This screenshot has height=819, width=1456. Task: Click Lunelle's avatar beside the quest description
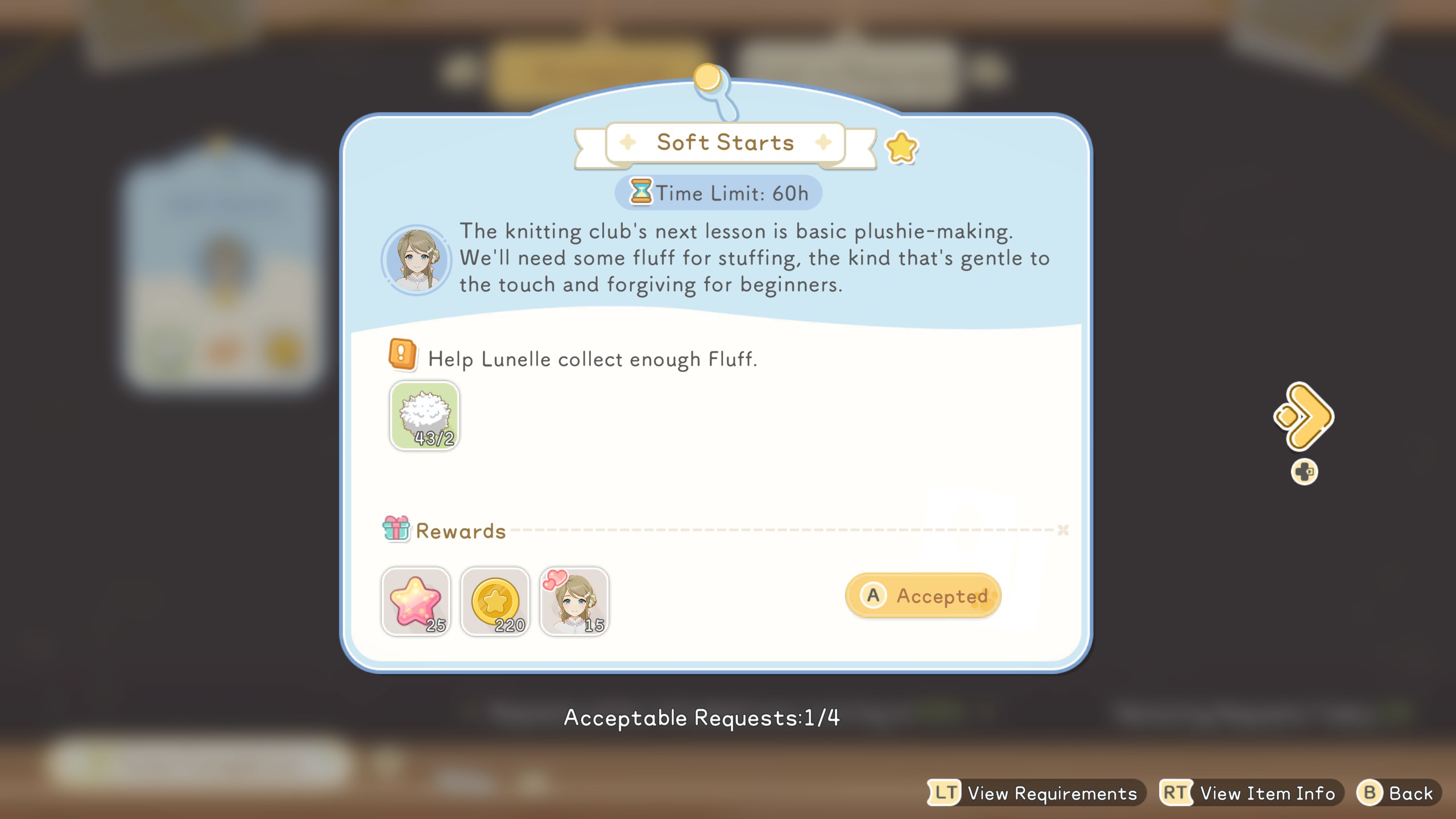416,262
